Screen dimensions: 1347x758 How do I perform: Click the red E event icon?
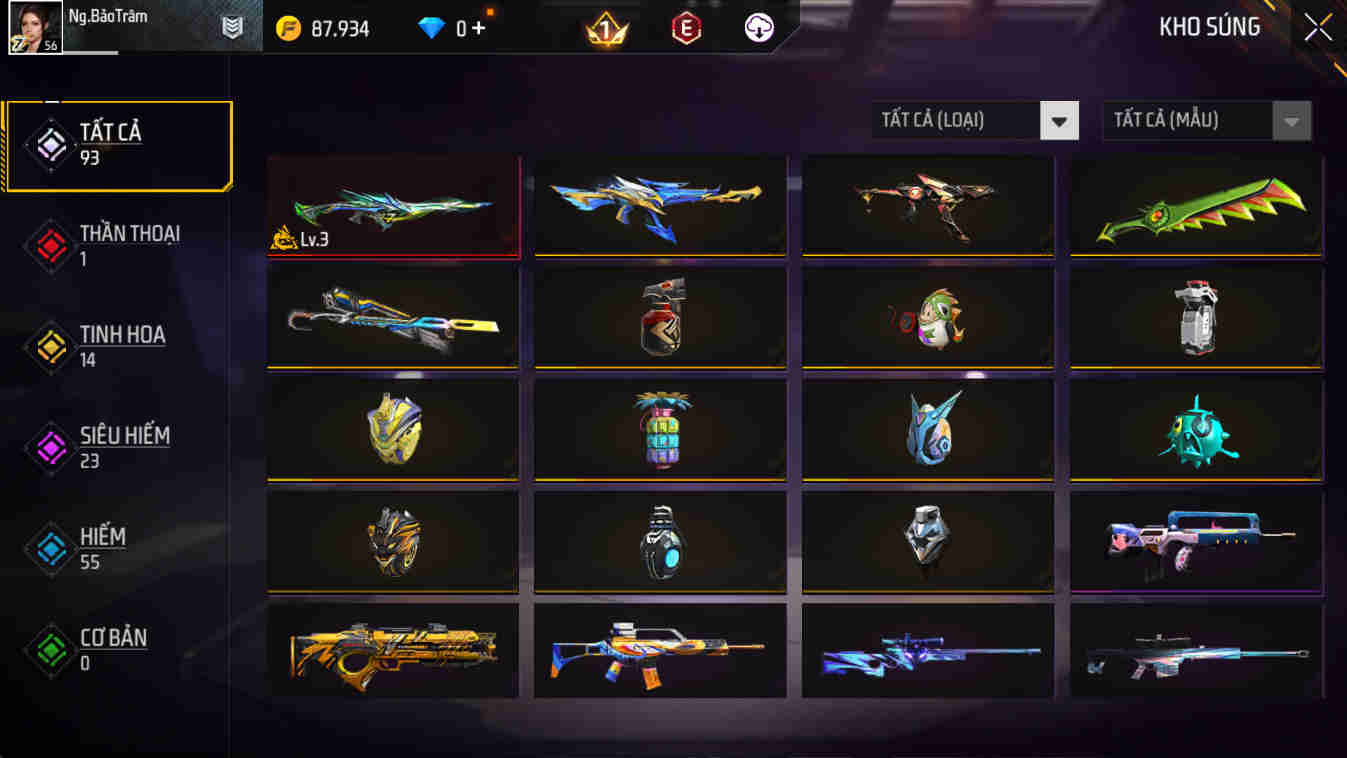tap(684, 27)
